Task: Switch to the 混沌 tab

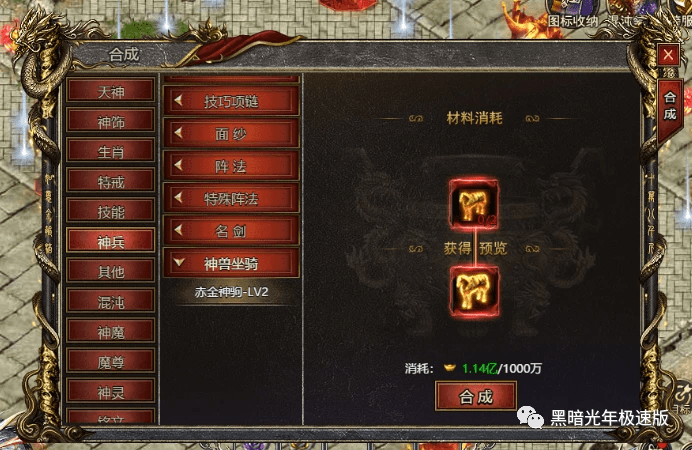Action: [111, 301]
